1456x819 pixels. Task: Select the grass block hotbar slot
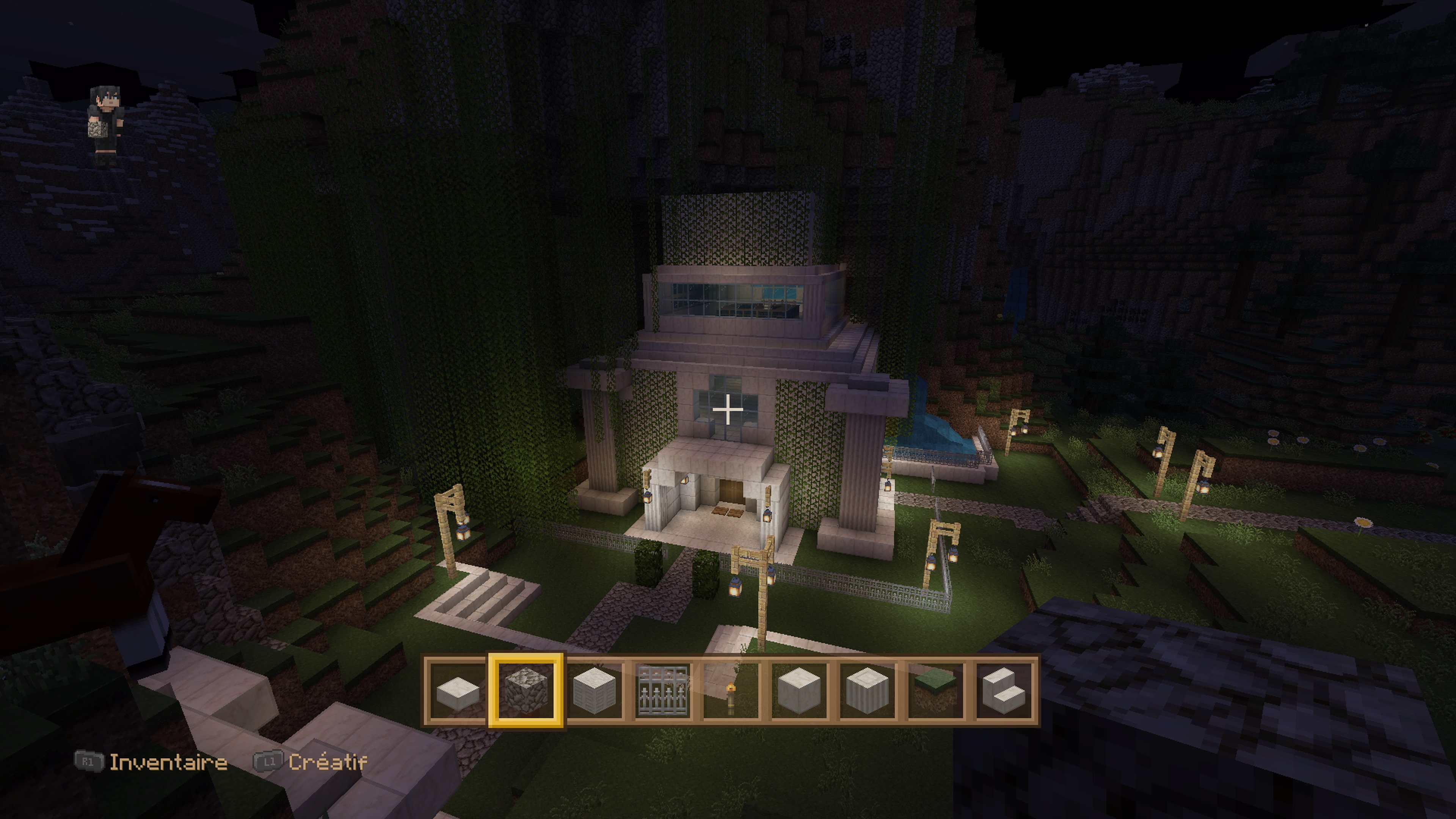click(935, 691)
